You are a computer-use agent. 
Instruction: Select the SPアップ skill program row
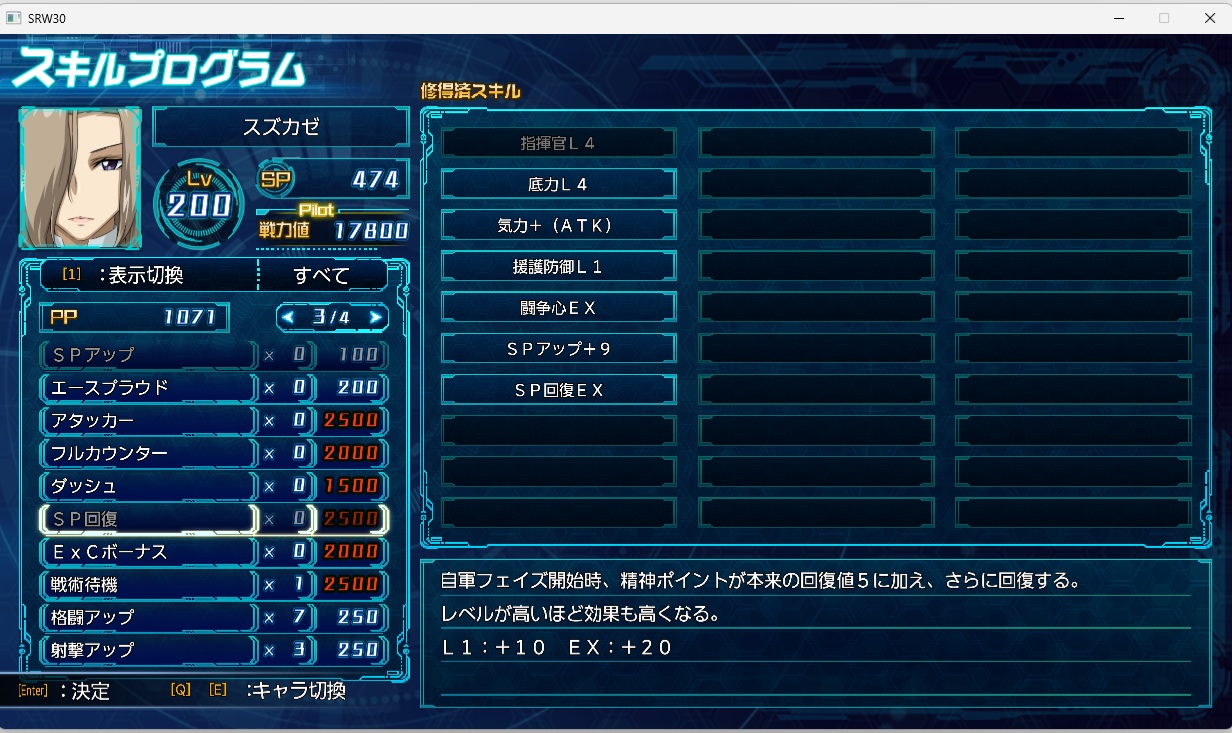tap(147, 355)
